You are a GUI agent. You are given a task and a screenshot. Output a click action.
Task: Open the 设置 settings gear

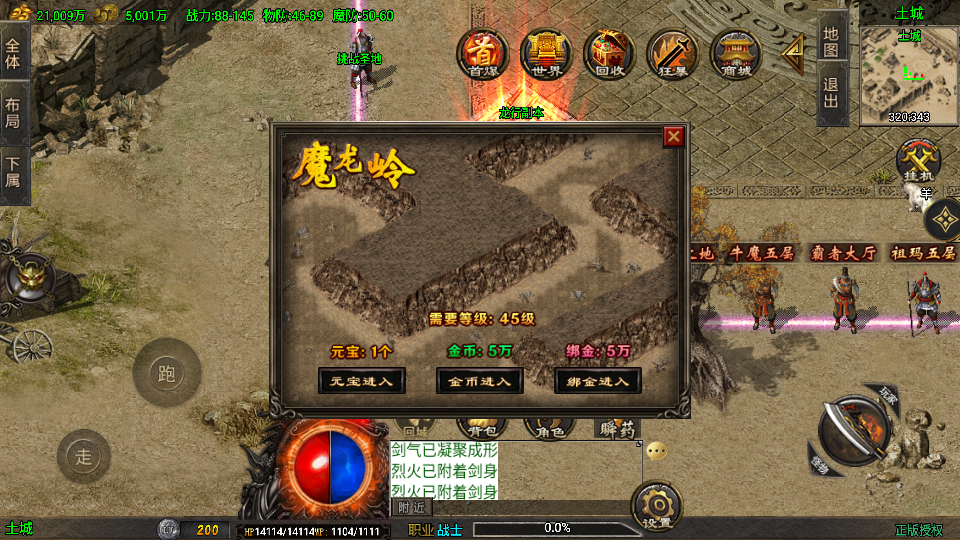point(658,506)
